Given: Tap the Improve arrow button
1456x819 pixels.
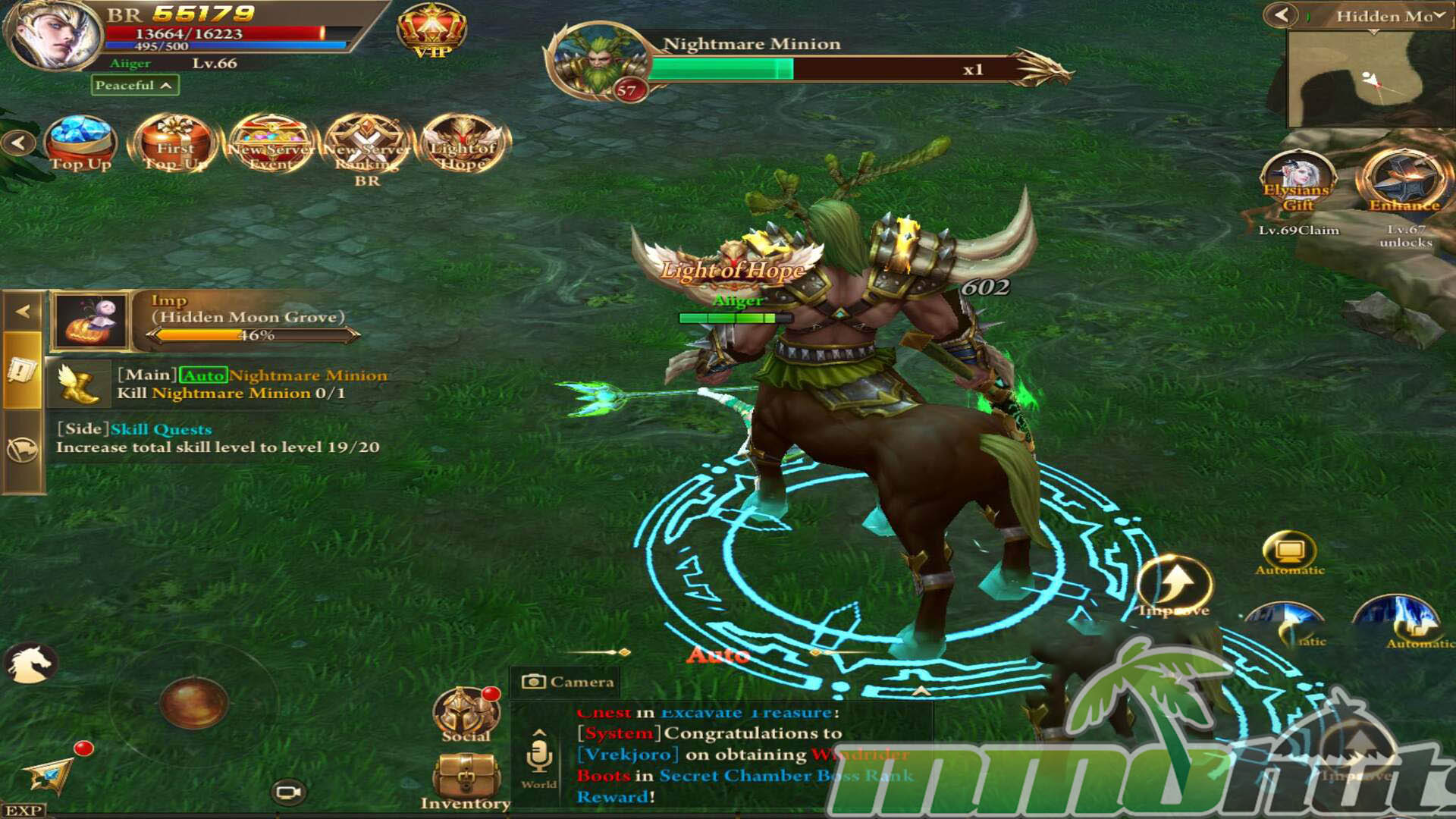Looking at the screenshot, I should pyautogui.click(x=1175, y=585).
